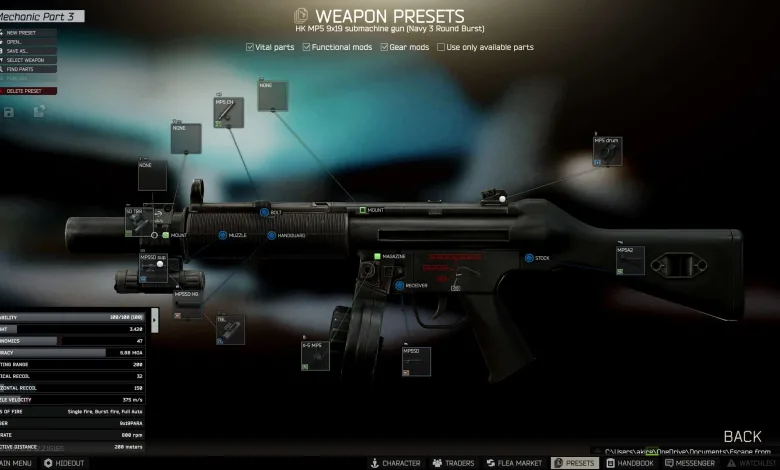Toggle the Gear mods checkbox
This screenshot has height=470, width=780.
click(384, 47)
